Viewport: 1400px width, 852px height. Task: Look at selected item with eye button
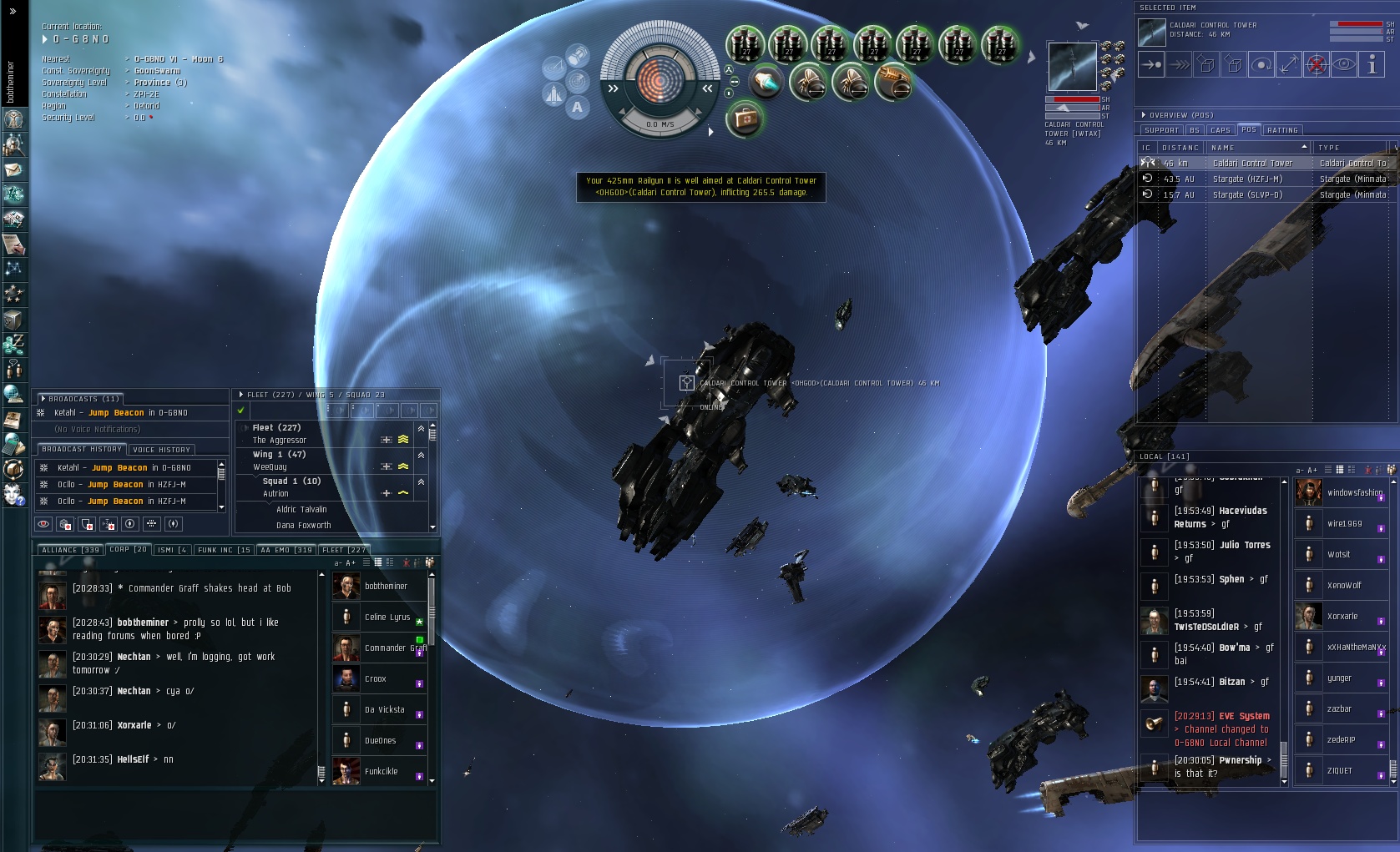click(1344, 64)
